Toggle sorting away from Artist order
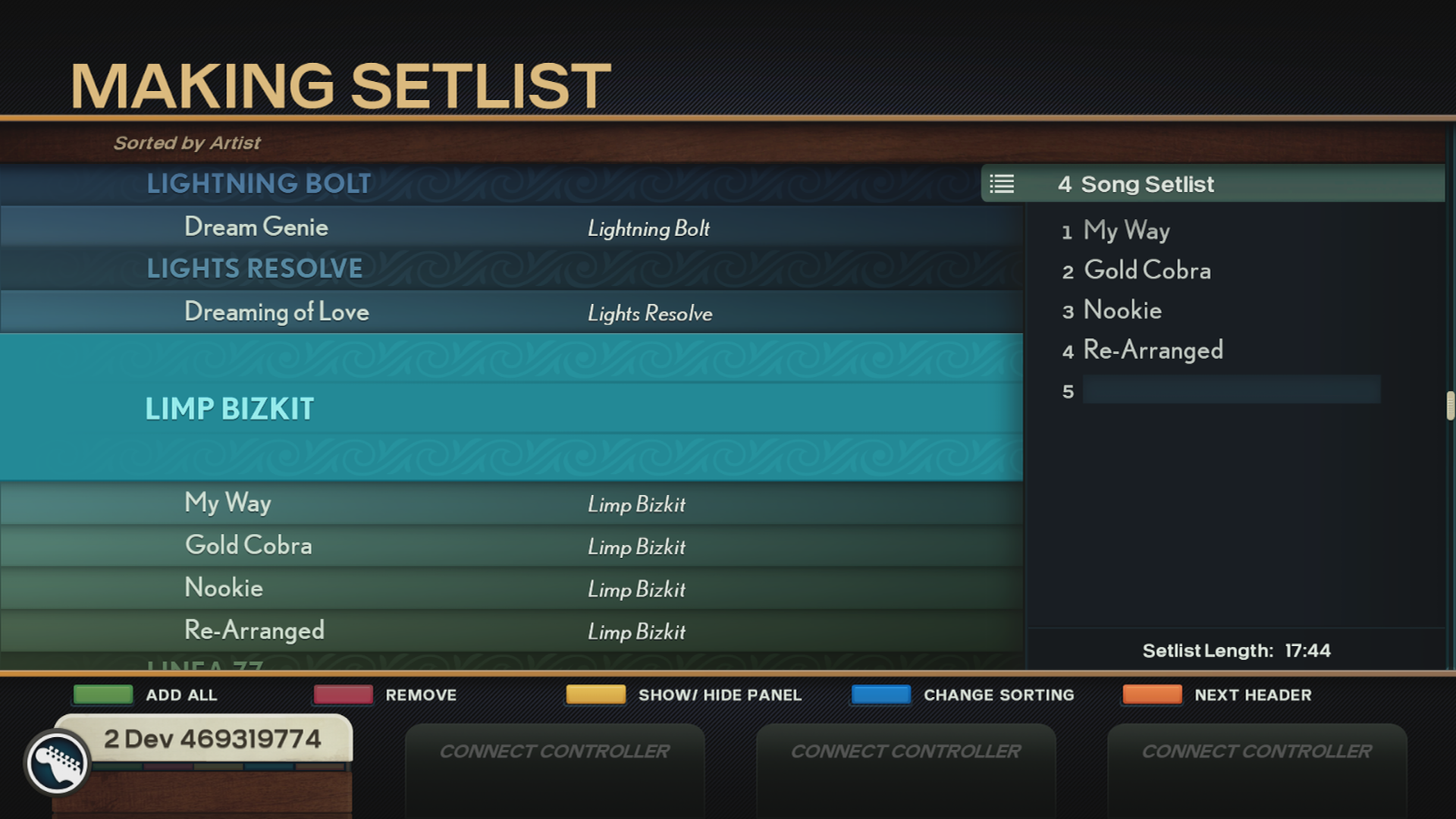 click(x=880, y=694)
